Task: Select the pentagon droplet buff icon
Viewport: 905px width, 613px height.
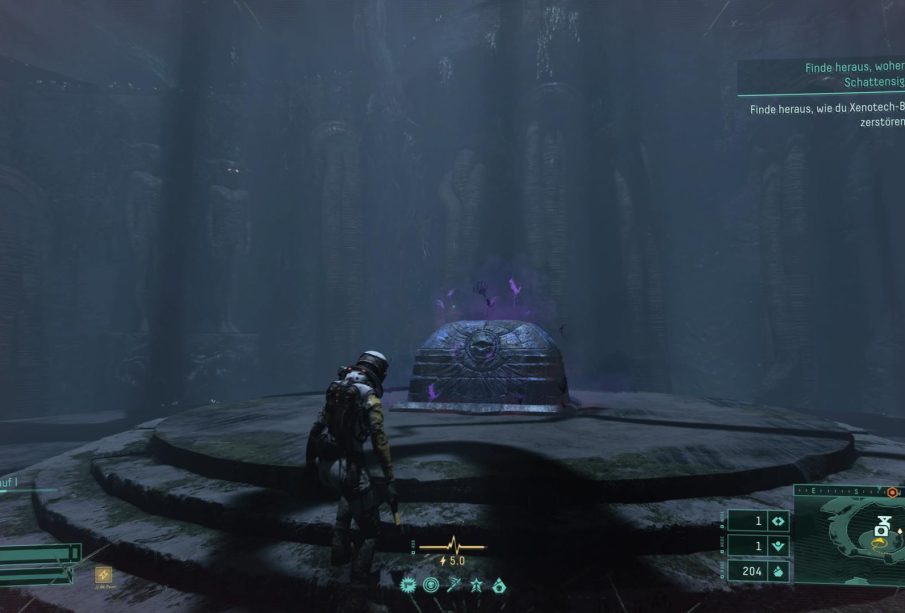Action: click(499, 584)
